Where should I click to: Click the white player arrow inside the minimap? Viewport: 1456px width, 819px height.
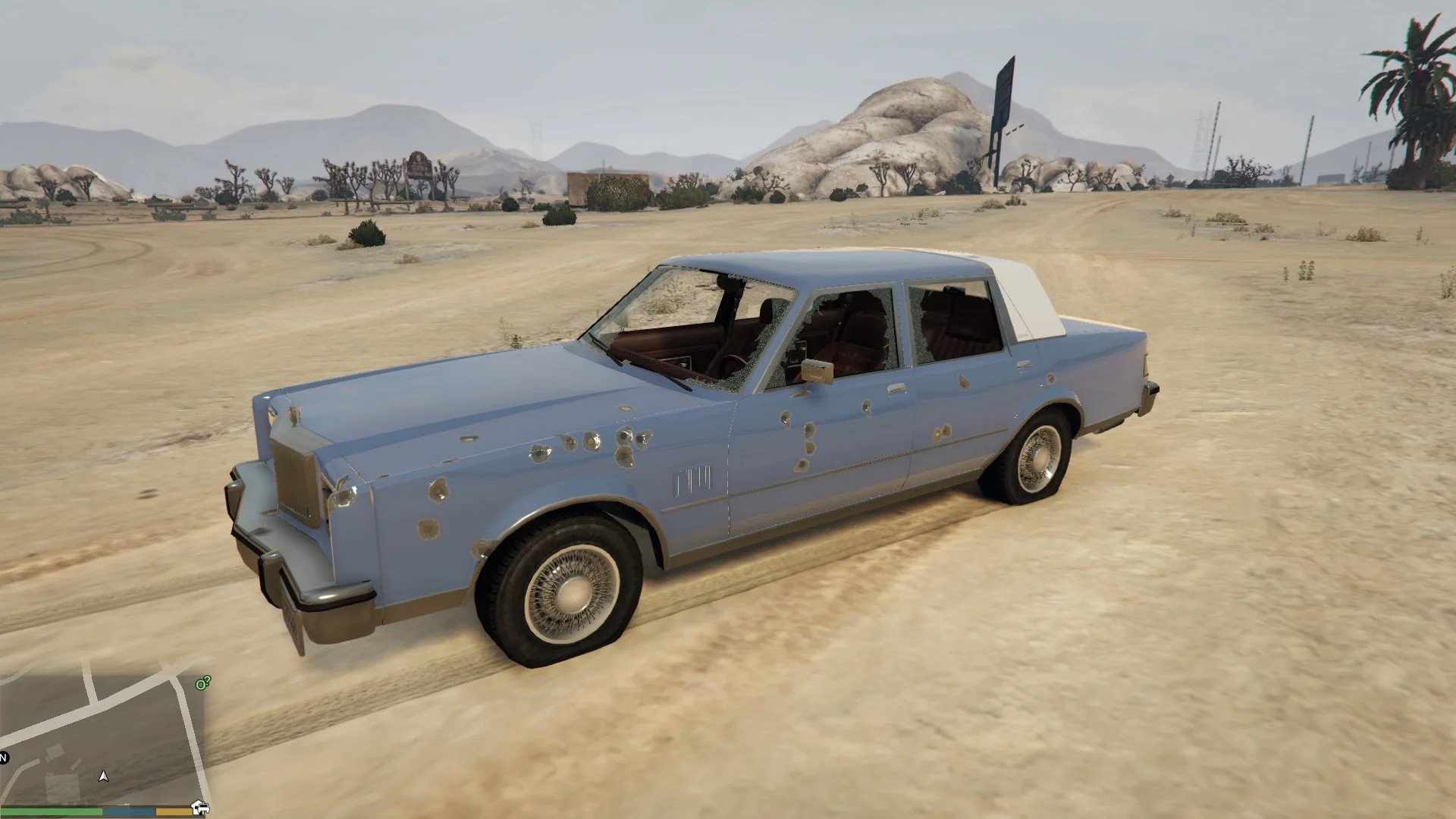pos(104,777)
